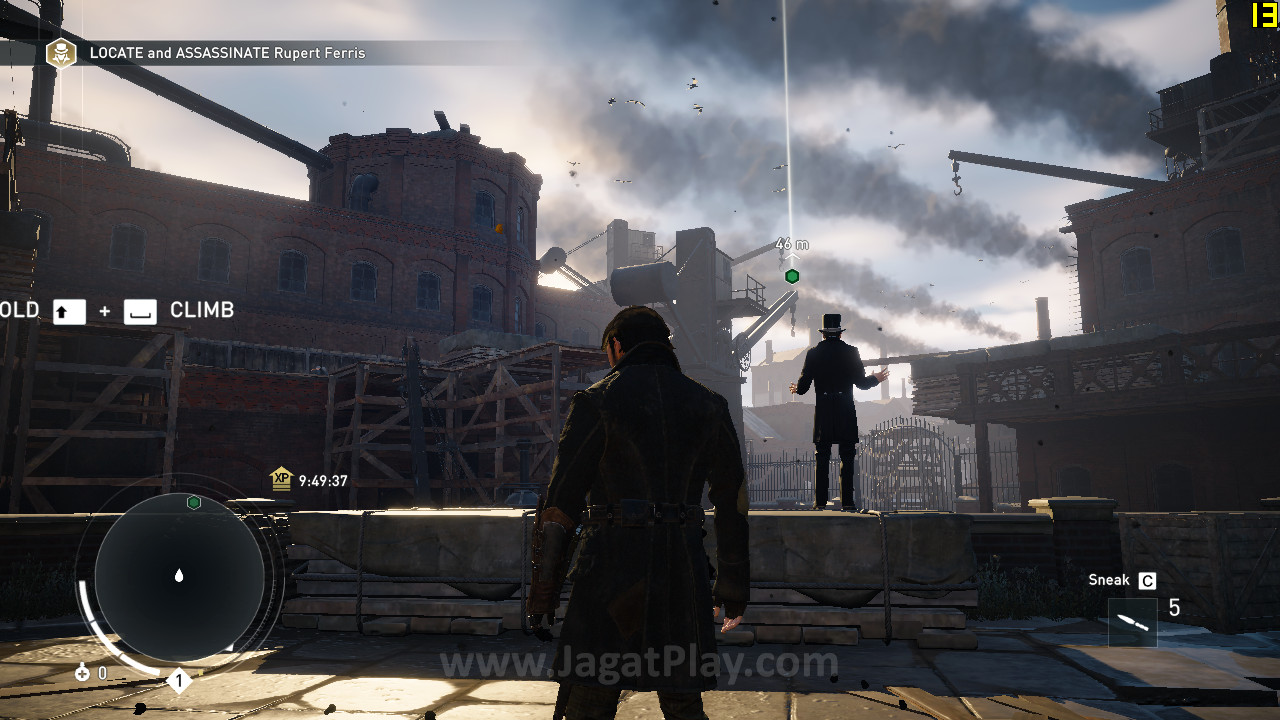Choose the throwing knife weapon slot
The width and height of the screenshot is (1280, 720).
pyautogui.click(x=1133, y=622)
